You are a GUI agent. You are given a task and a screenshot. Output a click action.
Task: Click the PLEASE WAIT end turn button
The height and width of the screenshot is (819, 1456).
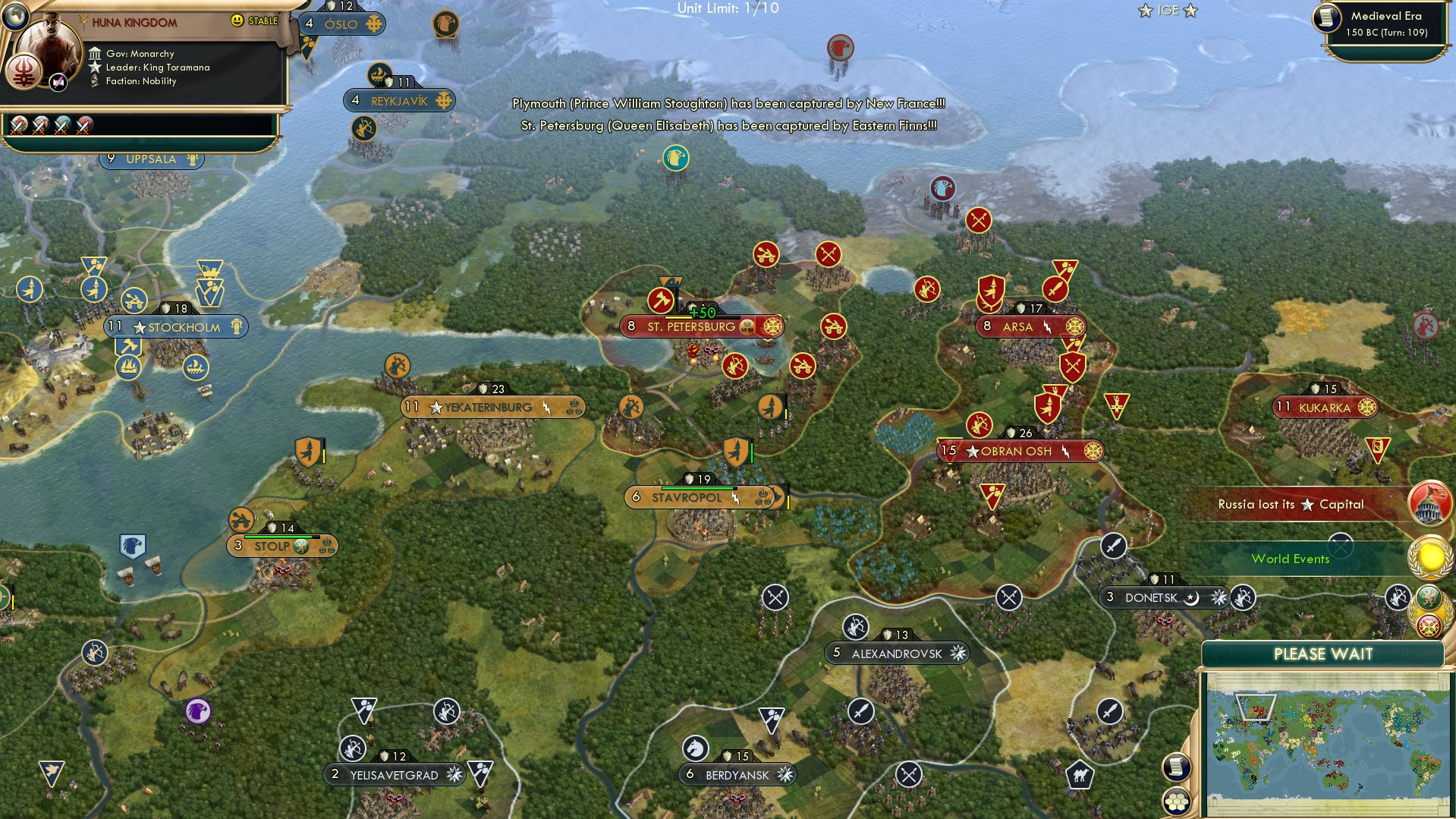[x=1322, y=654]
